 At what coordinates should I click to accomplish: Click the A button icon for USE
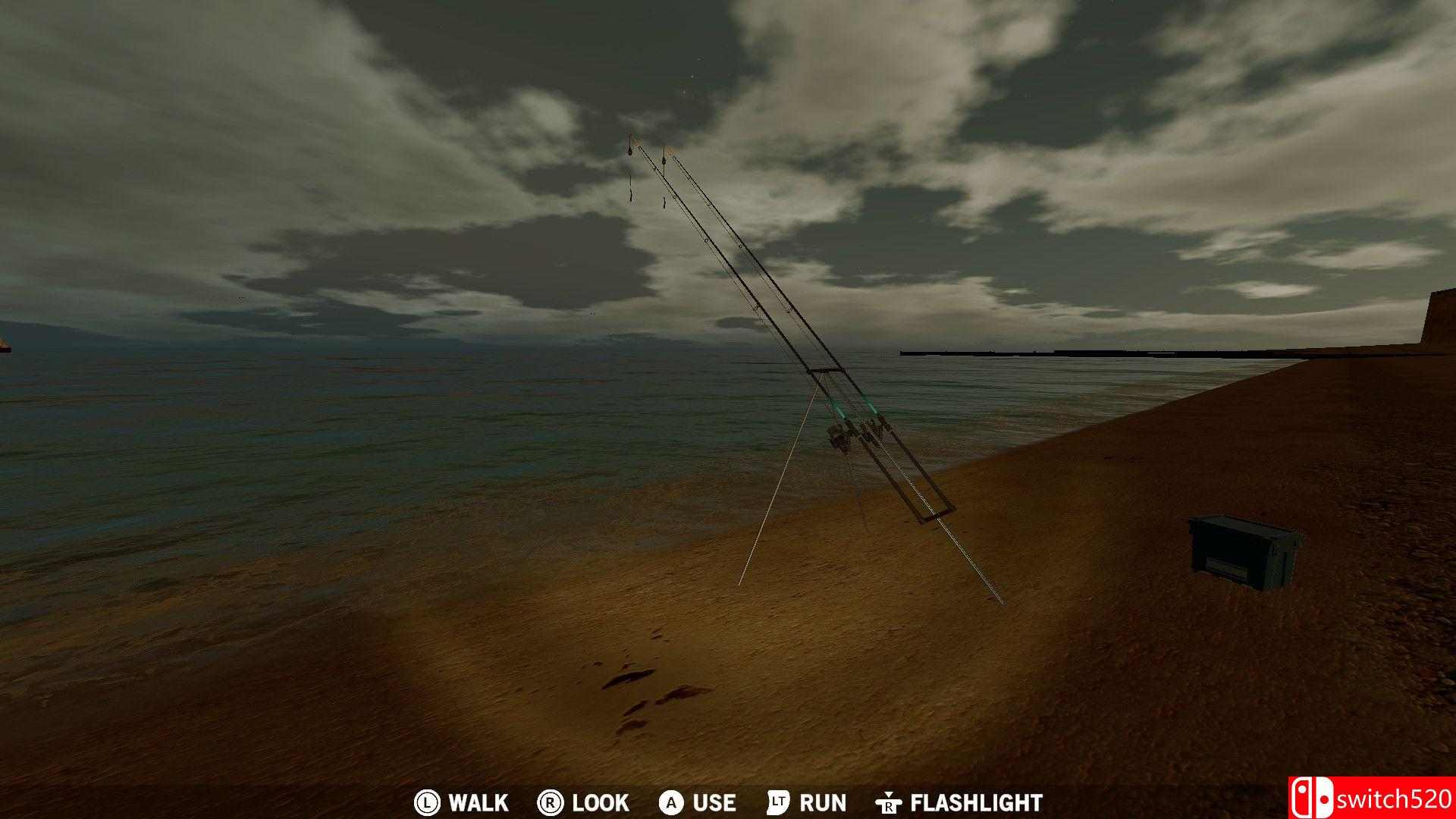tap(670, 802)
